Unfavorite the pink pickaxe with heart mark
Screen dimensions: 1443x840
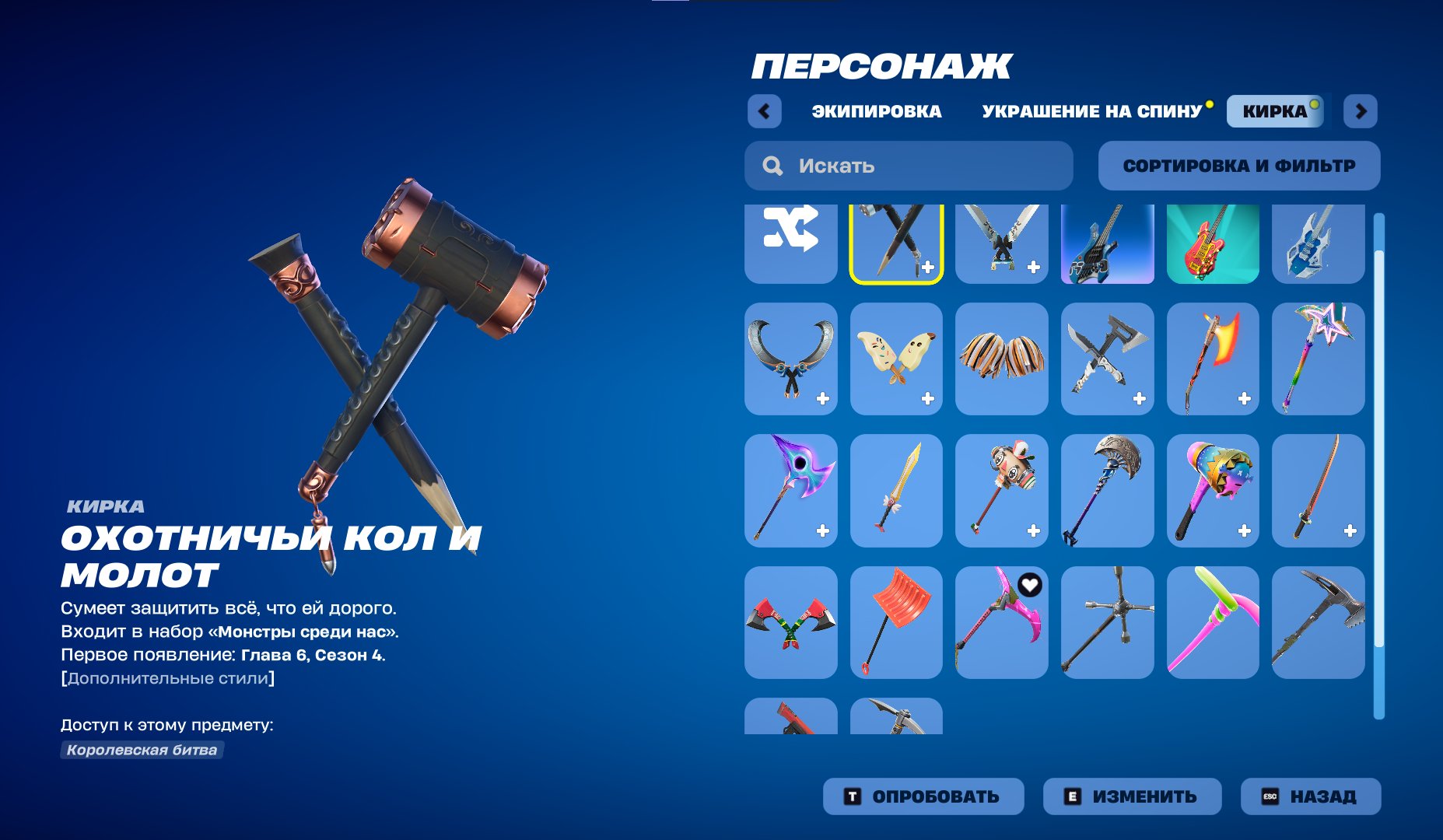(1031, 586)
